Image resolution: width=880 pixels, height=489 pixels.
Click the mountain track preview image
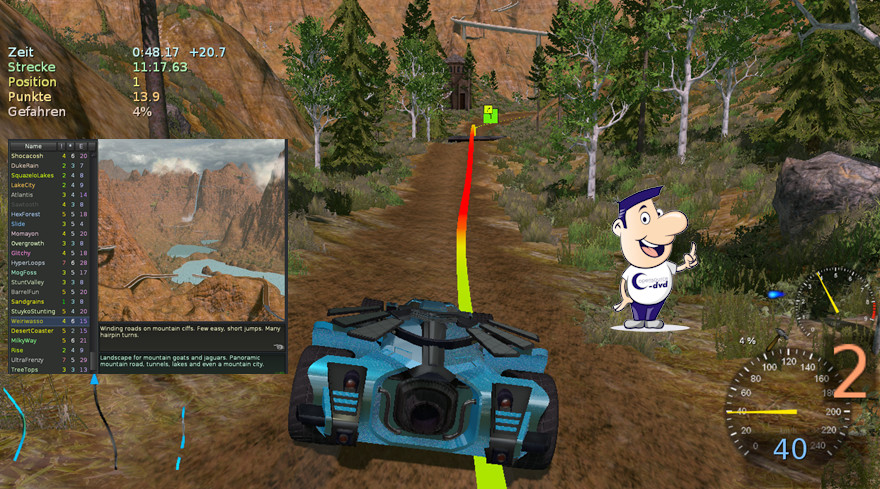(x=191, y=230)
